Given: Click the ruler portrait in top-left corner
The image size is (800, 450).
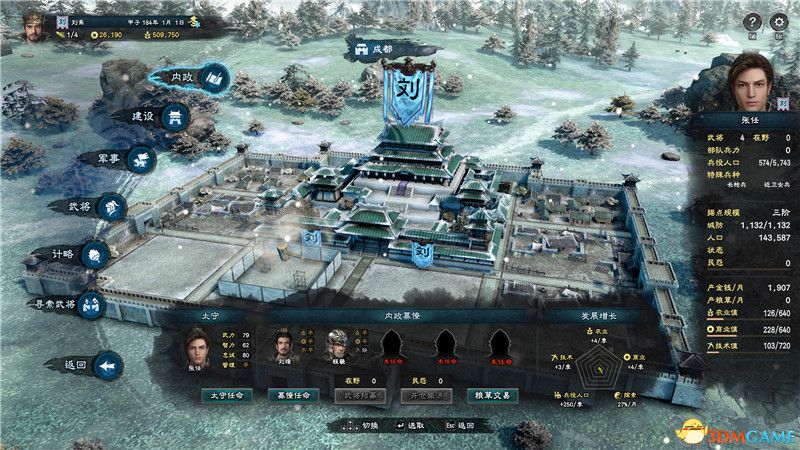Looking at the screenshot, I should 26,23.
